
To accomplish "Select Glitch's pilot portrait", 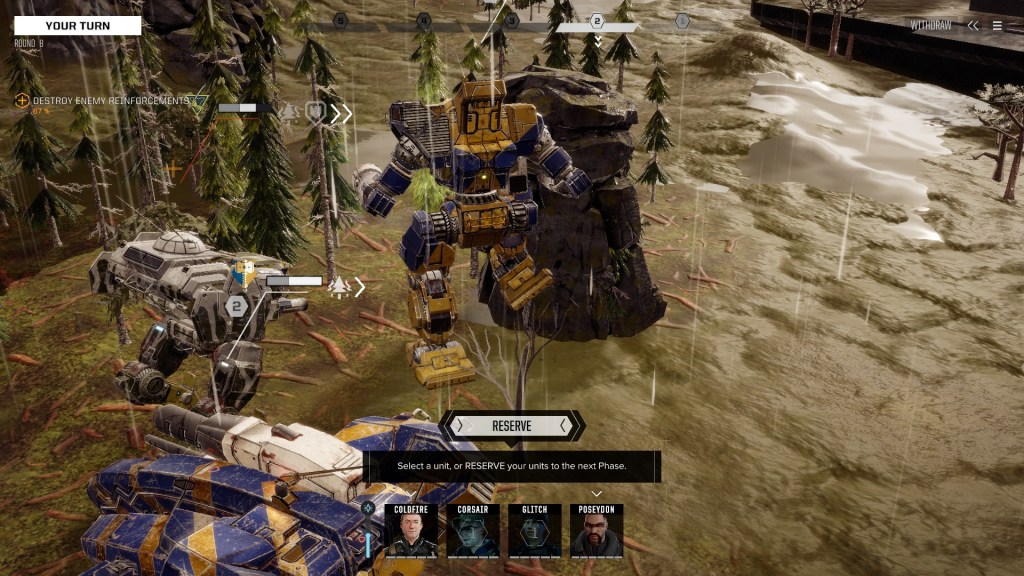I will 535,530.
